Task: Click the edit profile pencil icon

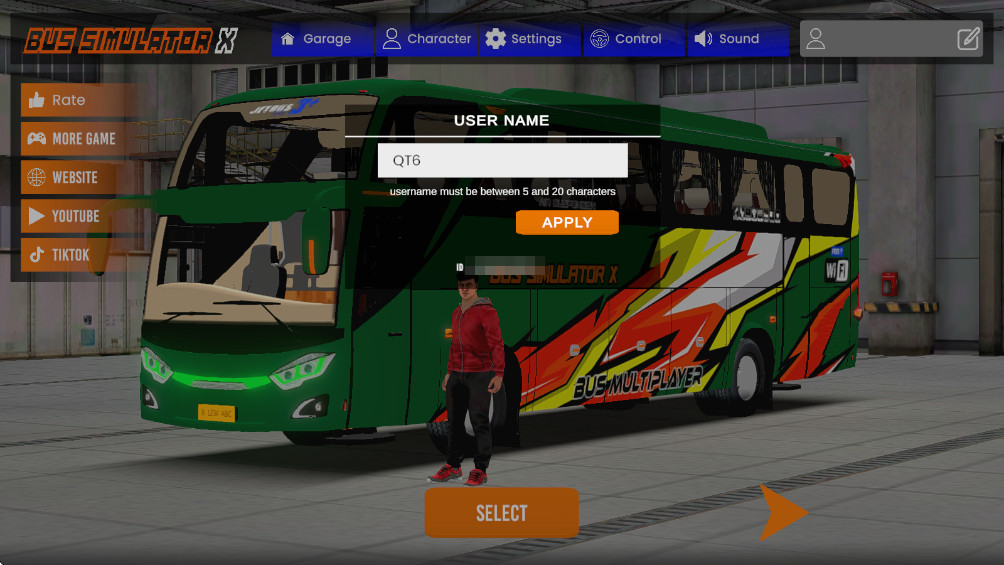Action: tap(968, 39)
